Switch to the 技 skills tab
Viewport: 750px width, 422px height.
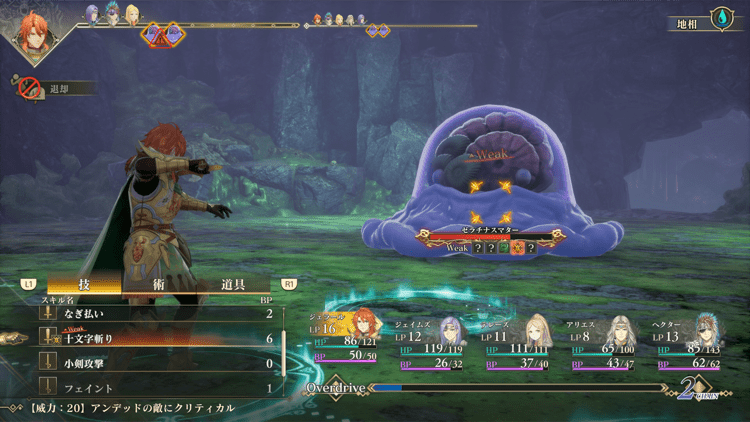tap(84, 284)
